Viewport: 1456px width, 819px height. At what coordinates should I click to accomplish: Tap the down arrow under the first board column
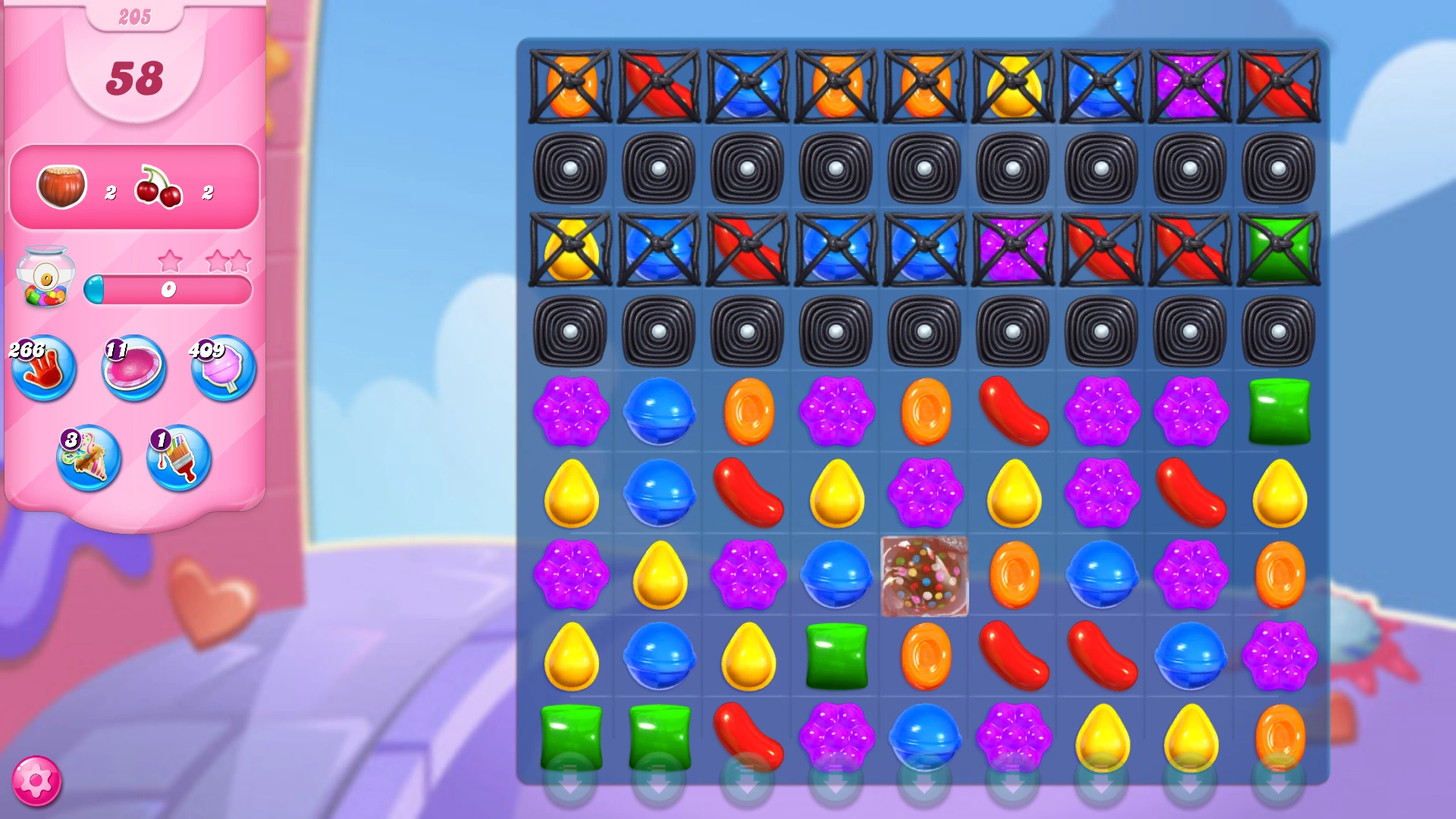pos(570,789)
